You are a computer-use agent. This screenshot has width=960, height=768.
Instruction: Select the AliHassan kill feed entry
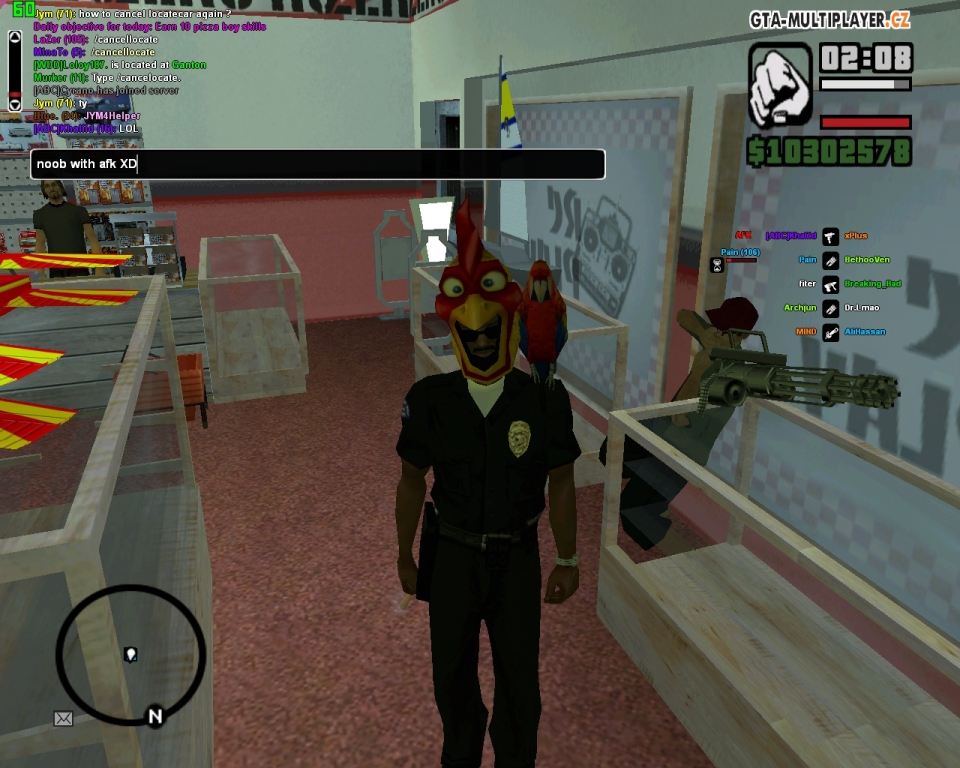pyautogui.click(x=864, y=332)
